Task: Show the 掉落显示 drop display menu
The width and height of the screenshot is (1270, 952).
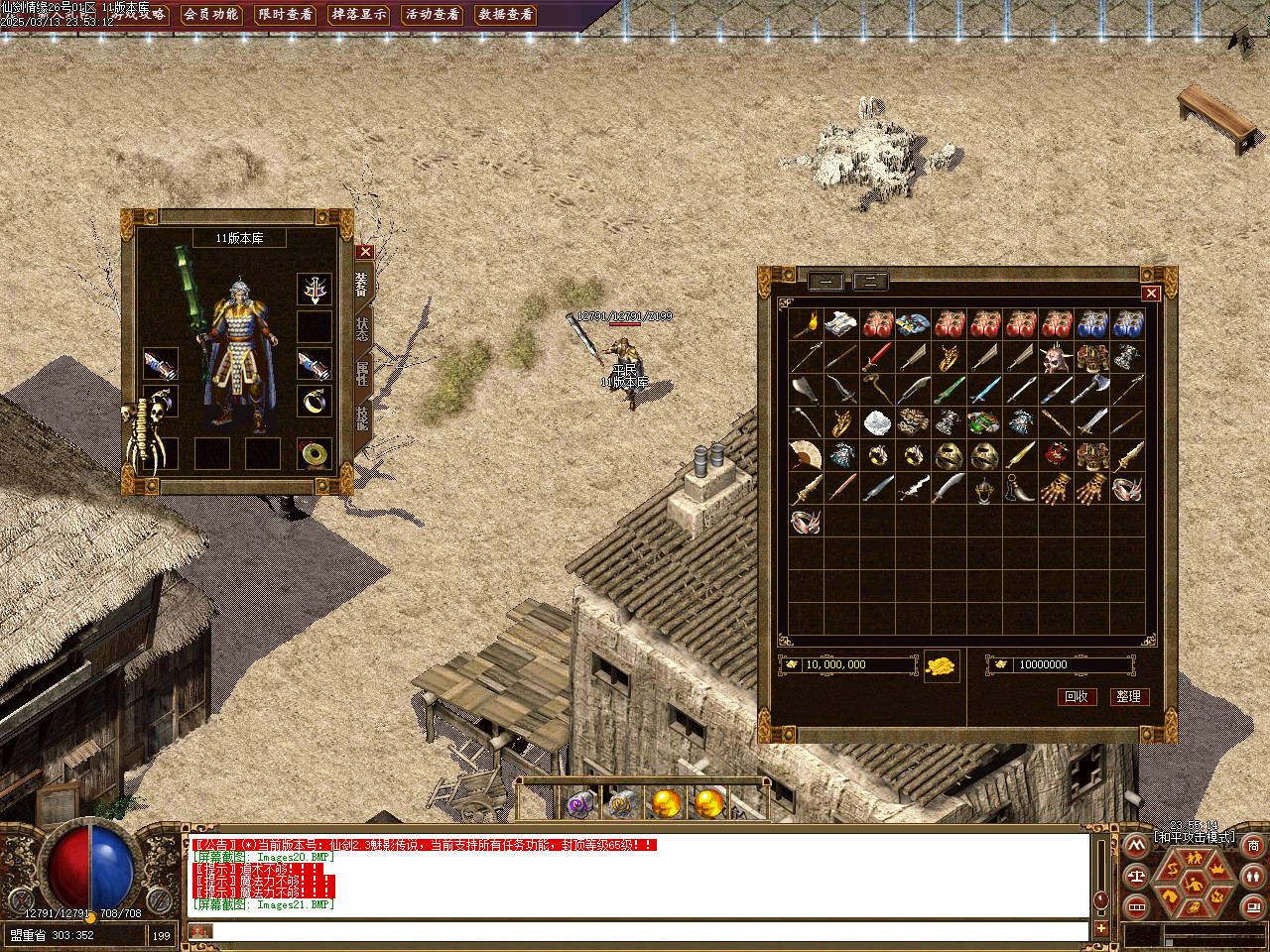Action: tap(358, 14)
